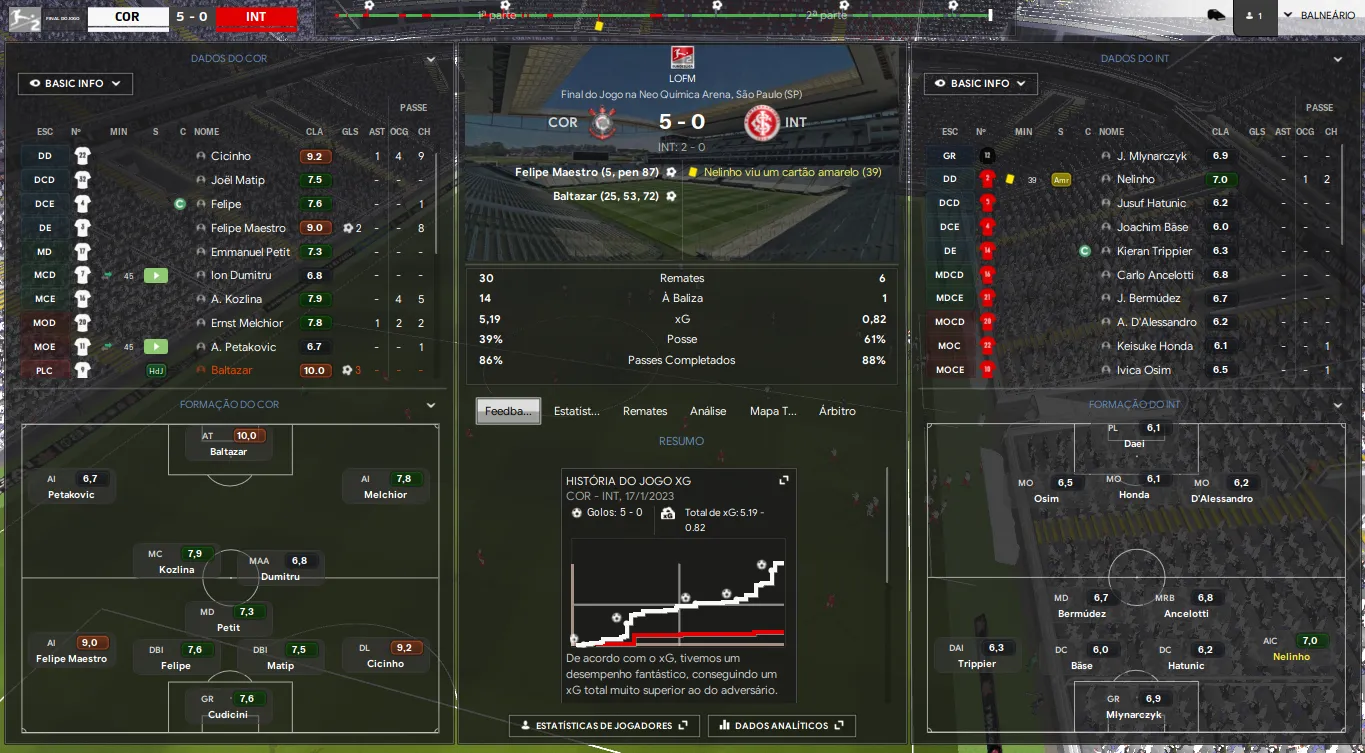Screen dimensions: 1365x753
Task: Open the Balneário dropdown menu
Action: coord(1318,15)
